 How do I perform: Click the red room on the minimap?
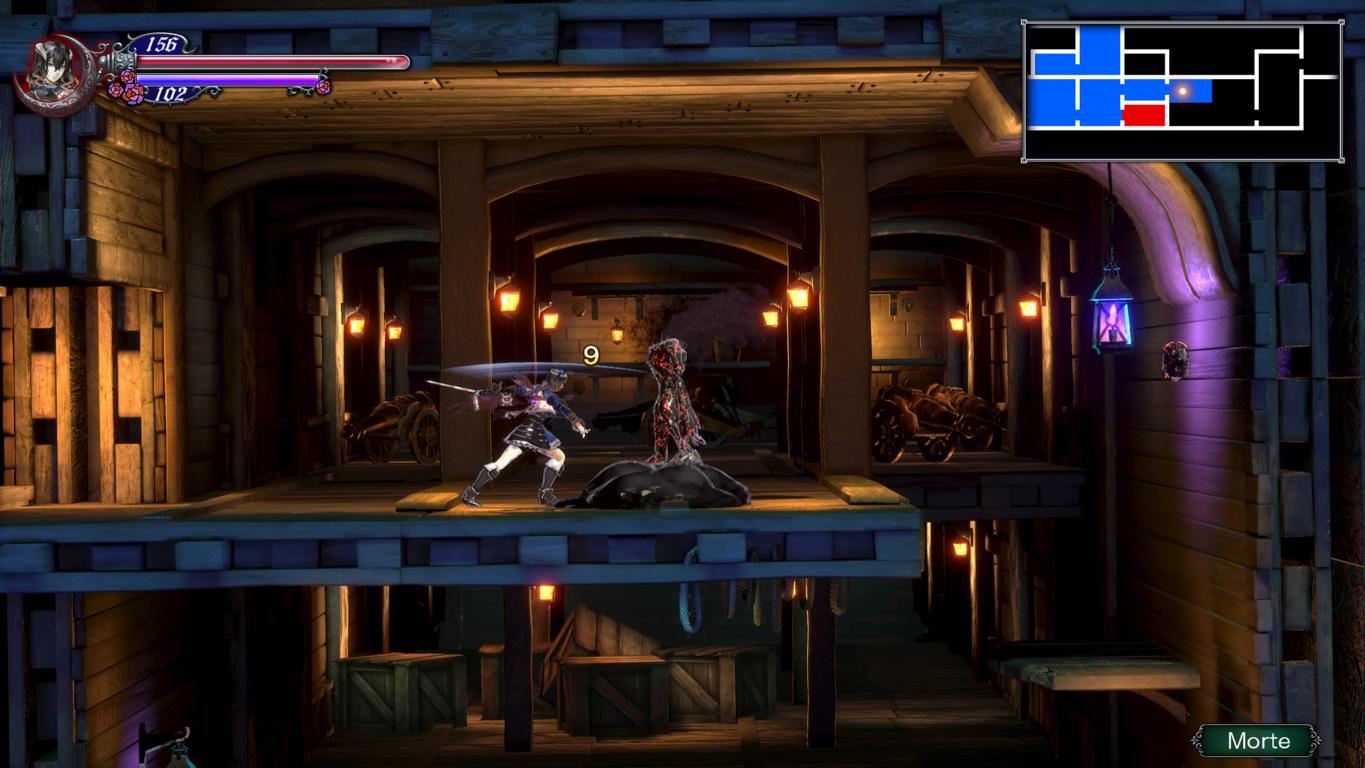(1144, 114)
